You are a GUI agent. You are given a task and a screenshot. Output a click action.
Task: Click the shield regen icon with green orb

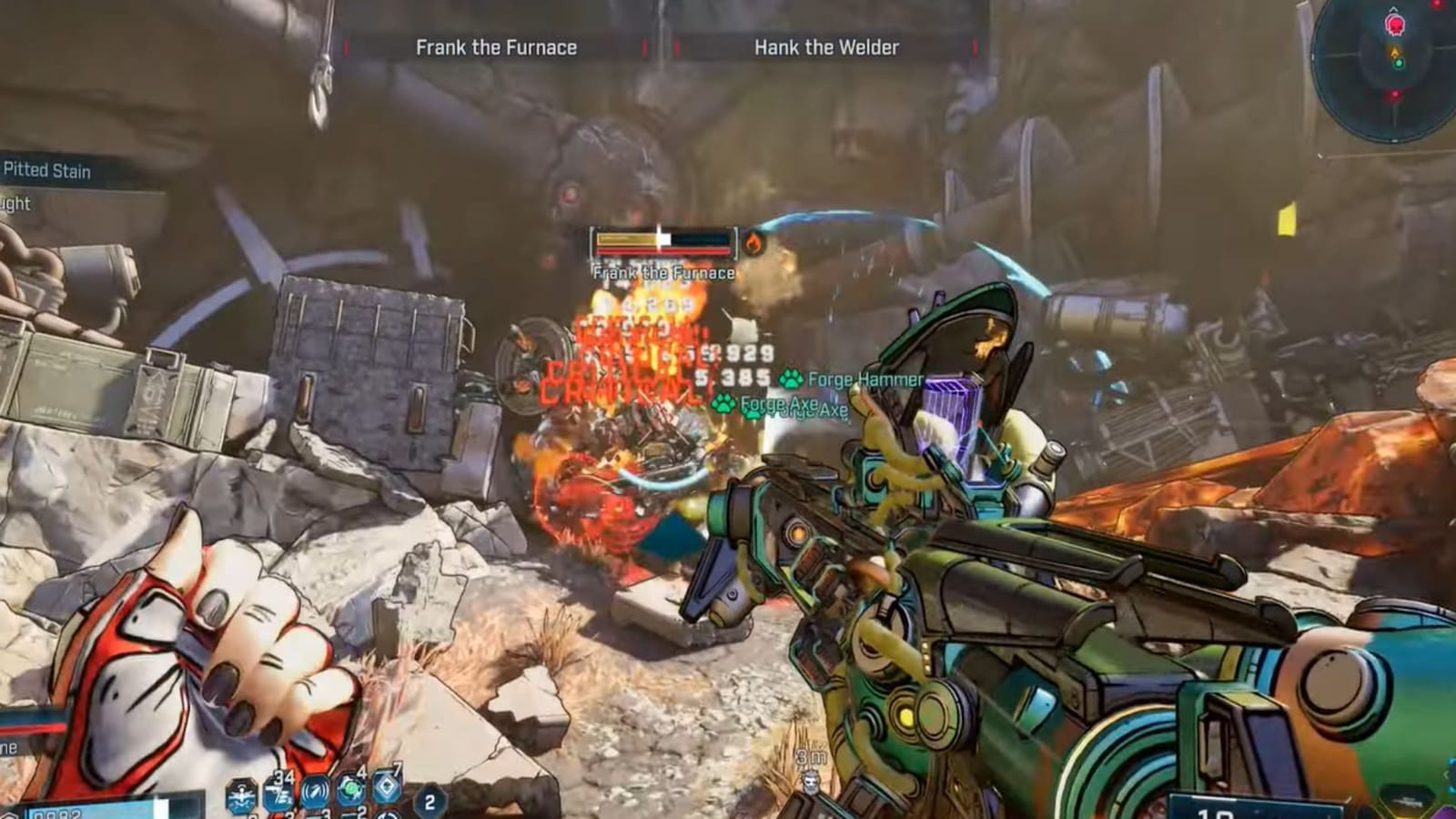pos(351,789)
